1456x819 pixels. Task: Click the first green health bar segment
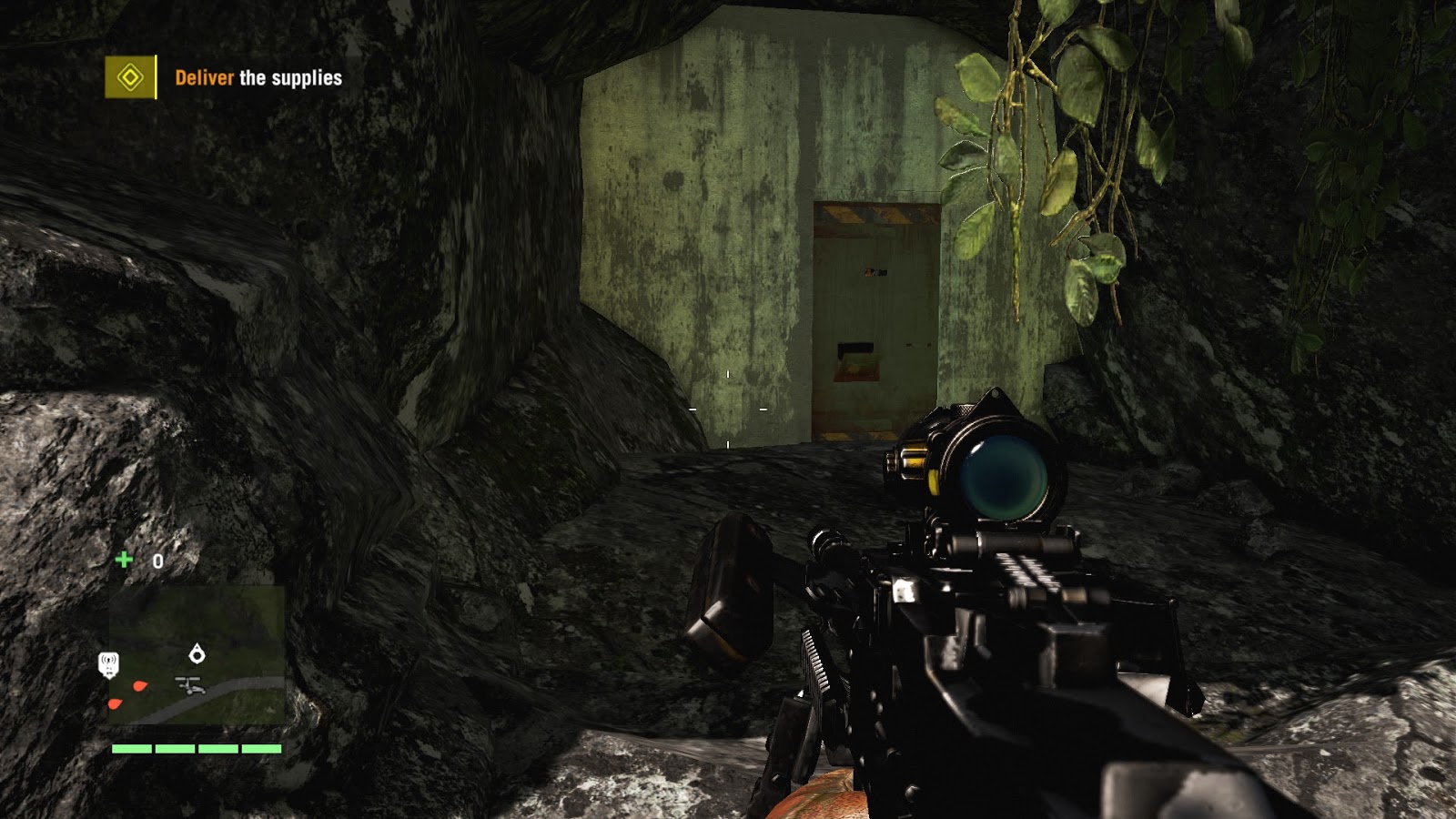pos(130,749)
